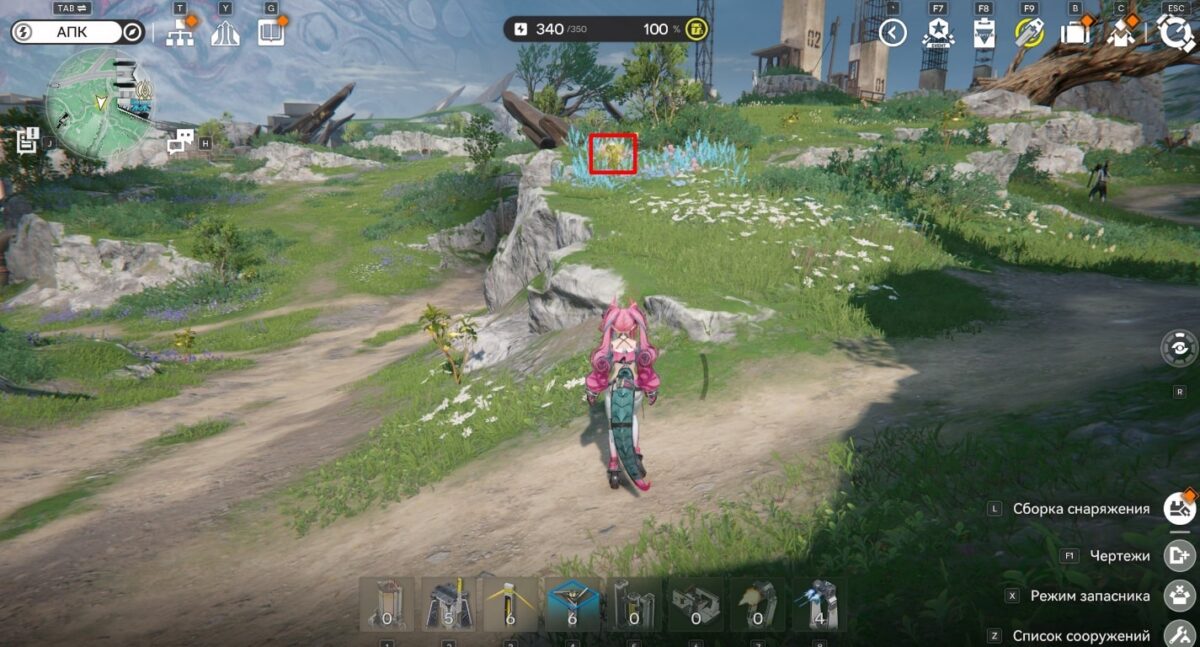This screenshot has height=647, width=1200.
Task: Select the blue-highlighted hotbar building slot
Action: coord(573,604)
